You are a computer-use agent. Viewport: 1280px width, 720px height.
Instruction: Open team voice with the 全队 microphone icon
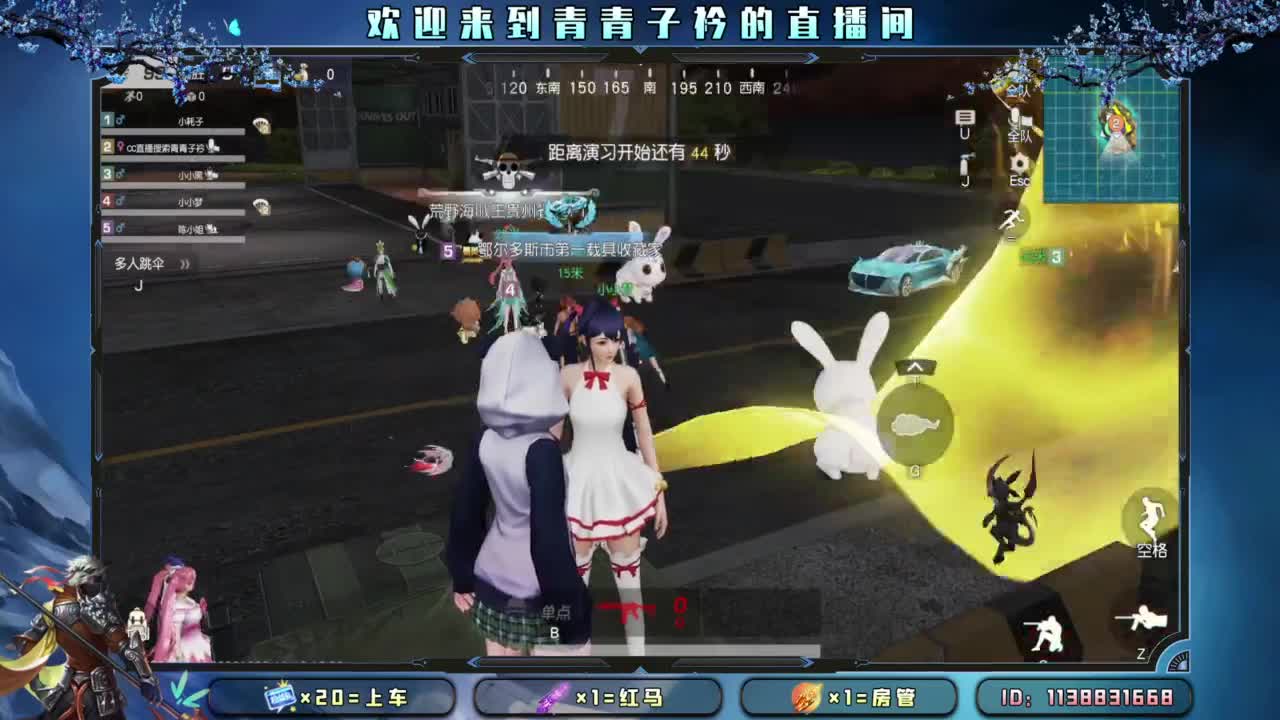point(1015,119)
